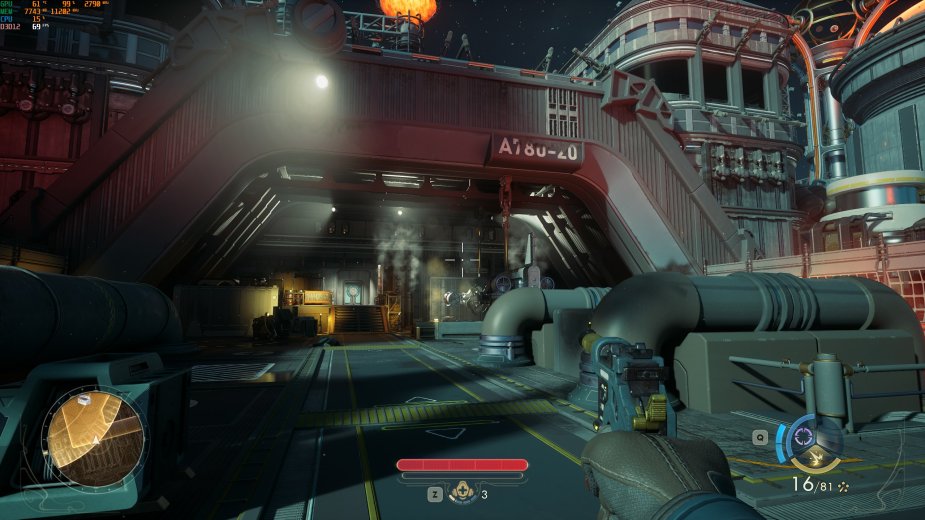The height and width of the screenshot is (520, 925).
Task: Use the medical inhaler icon
Action: click(462, 492)
